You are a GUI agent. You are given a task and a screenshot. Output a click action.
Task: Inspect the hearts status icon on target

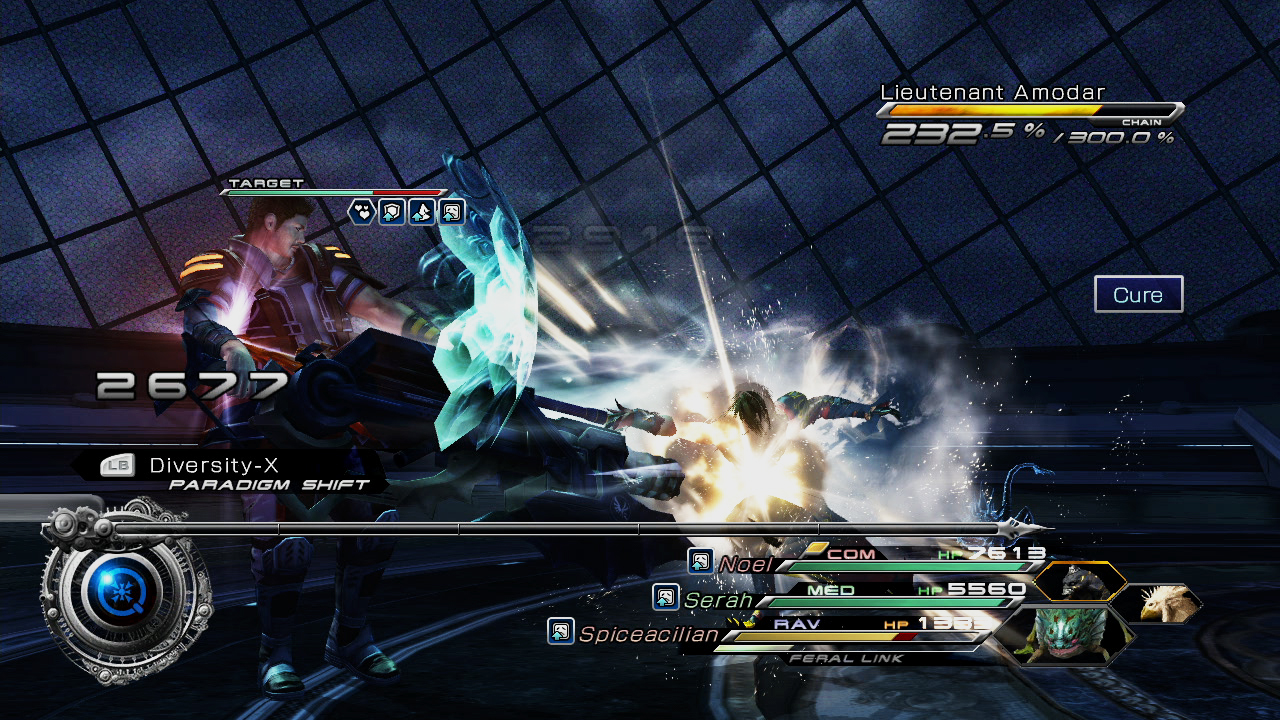pos(361,211)
